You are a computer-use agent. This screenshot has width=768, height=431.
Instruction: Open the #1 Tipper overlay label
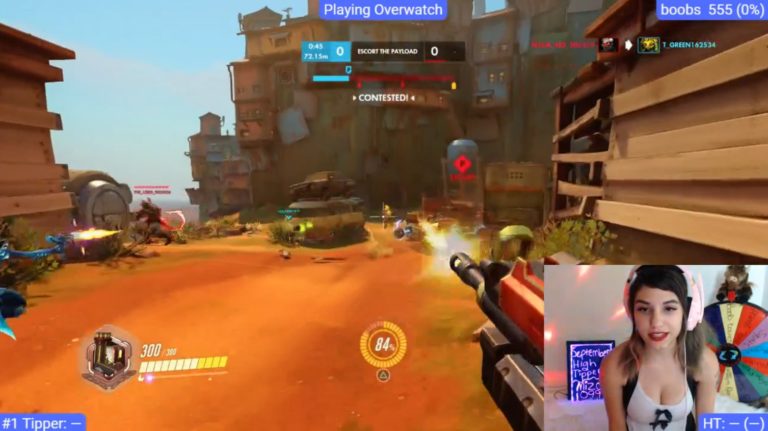pyautogui.click(x=43, y=422)
